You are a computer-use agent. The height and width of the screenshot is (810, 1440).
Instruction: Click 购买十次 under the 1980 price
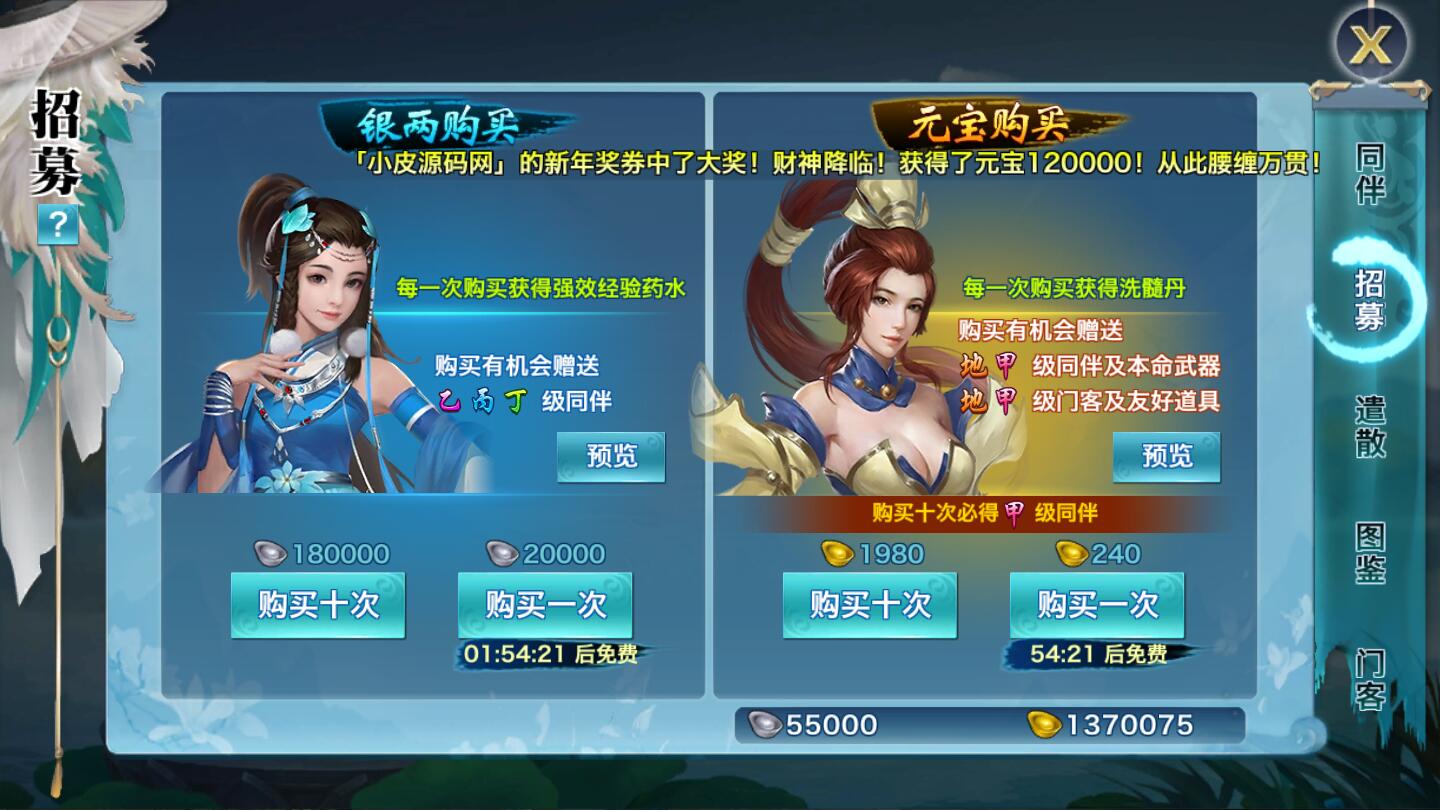[x=869, y=603]
